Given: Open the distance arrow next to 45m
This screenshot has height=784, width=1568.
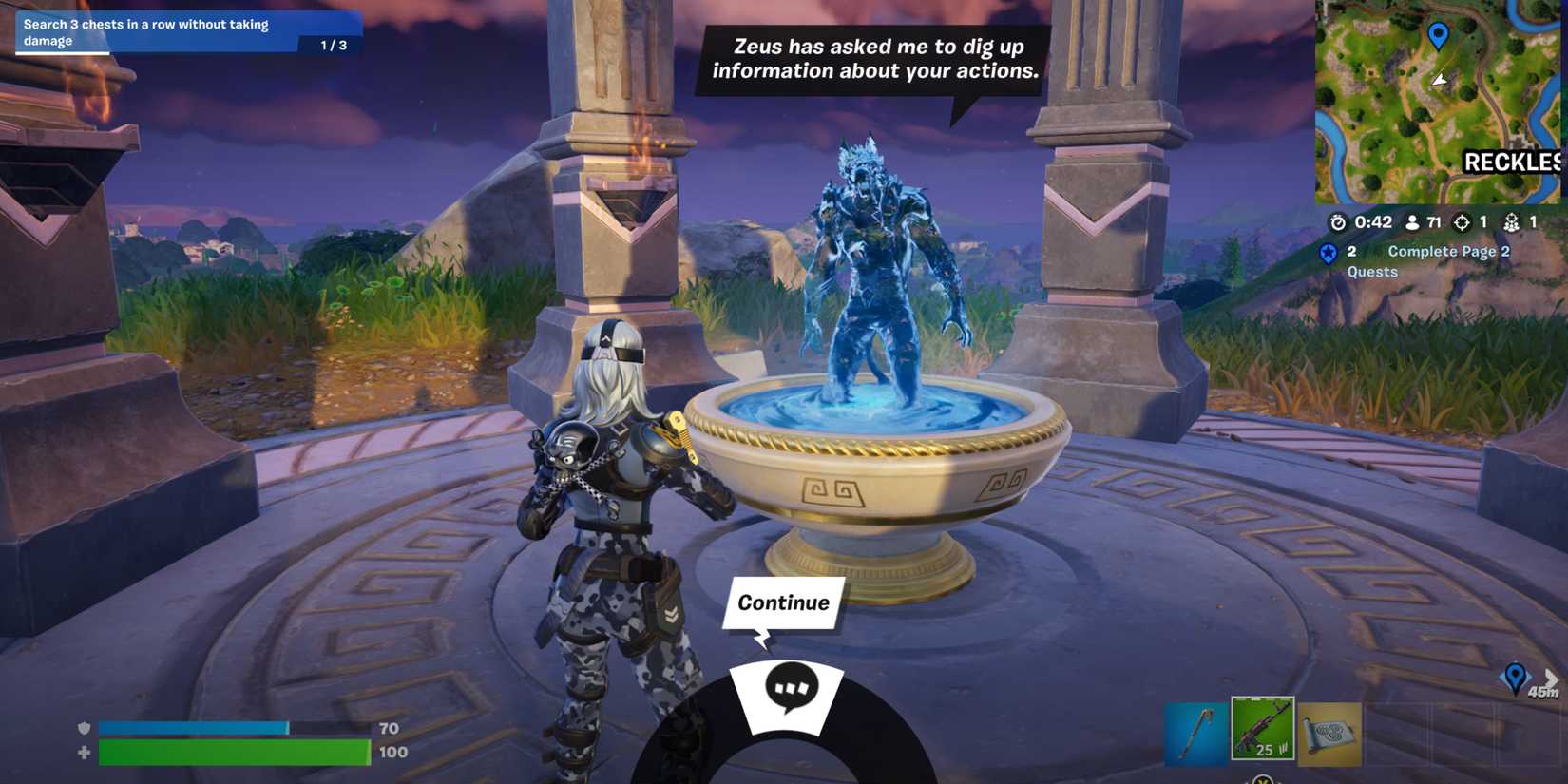Looking at the screenshot, I should tap(1551, 678).
